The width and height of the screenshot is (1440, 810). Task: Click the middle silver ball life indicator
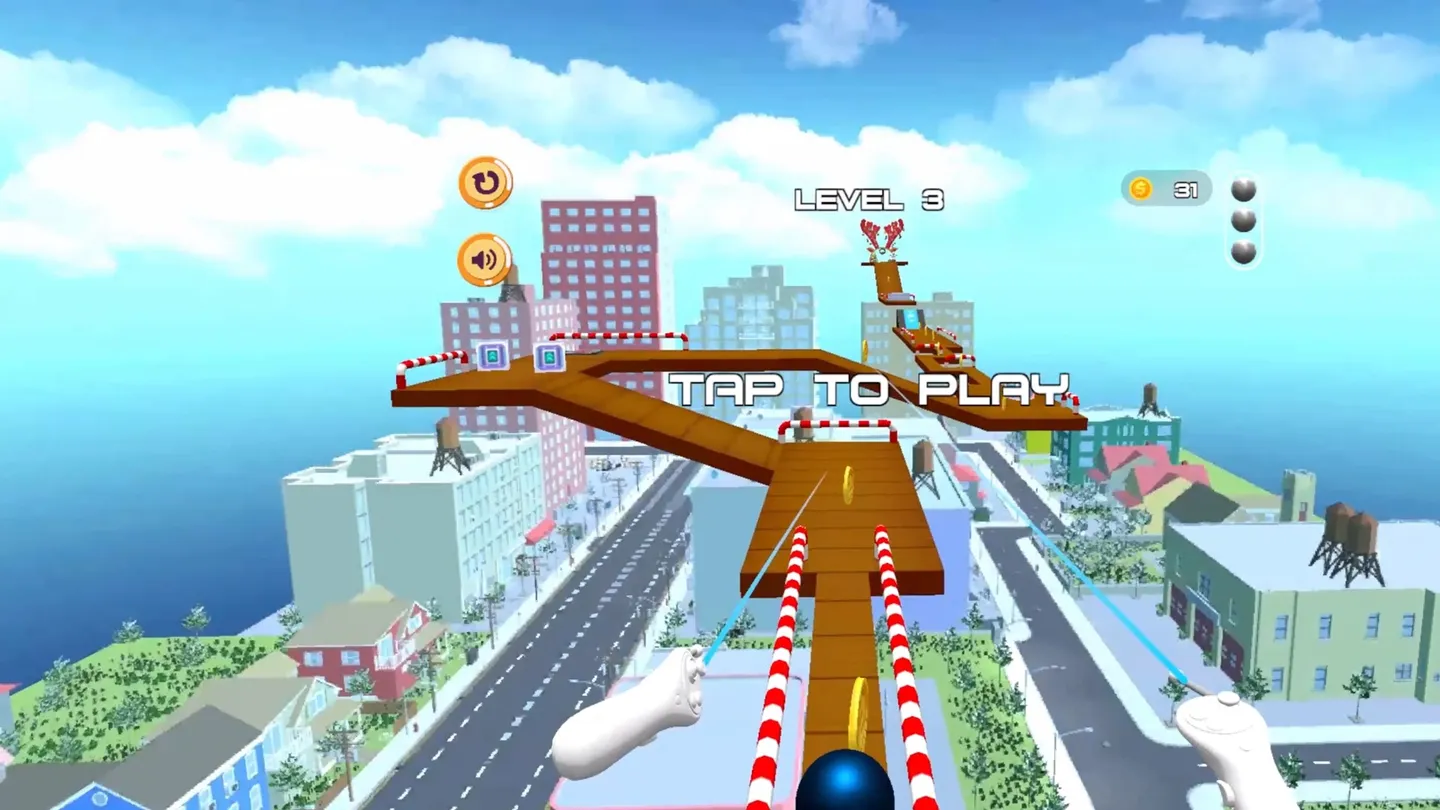(x=1244, y=222)
